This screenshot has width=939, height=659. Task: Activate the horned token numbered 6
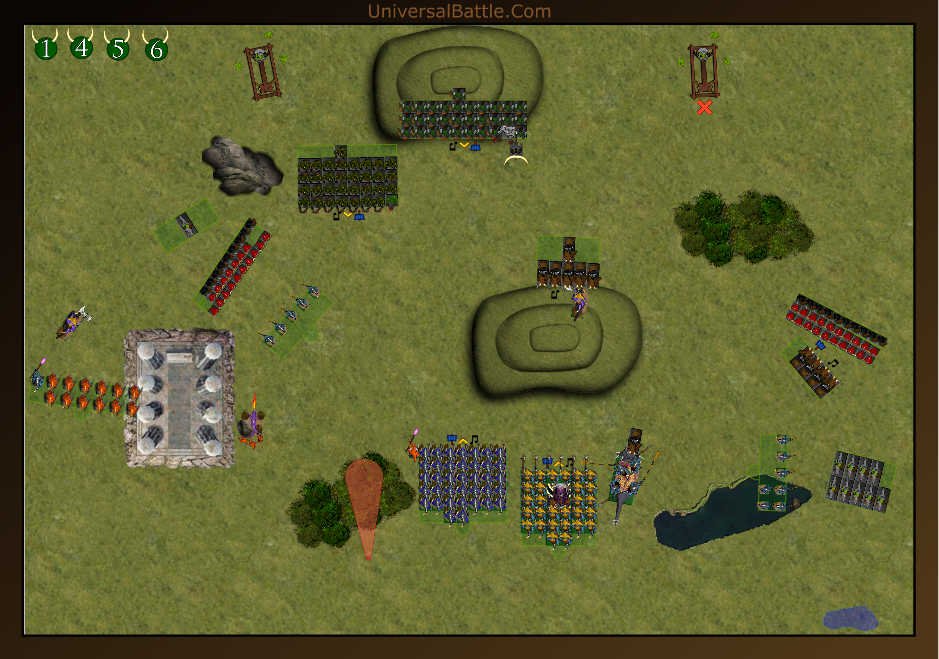156,48
